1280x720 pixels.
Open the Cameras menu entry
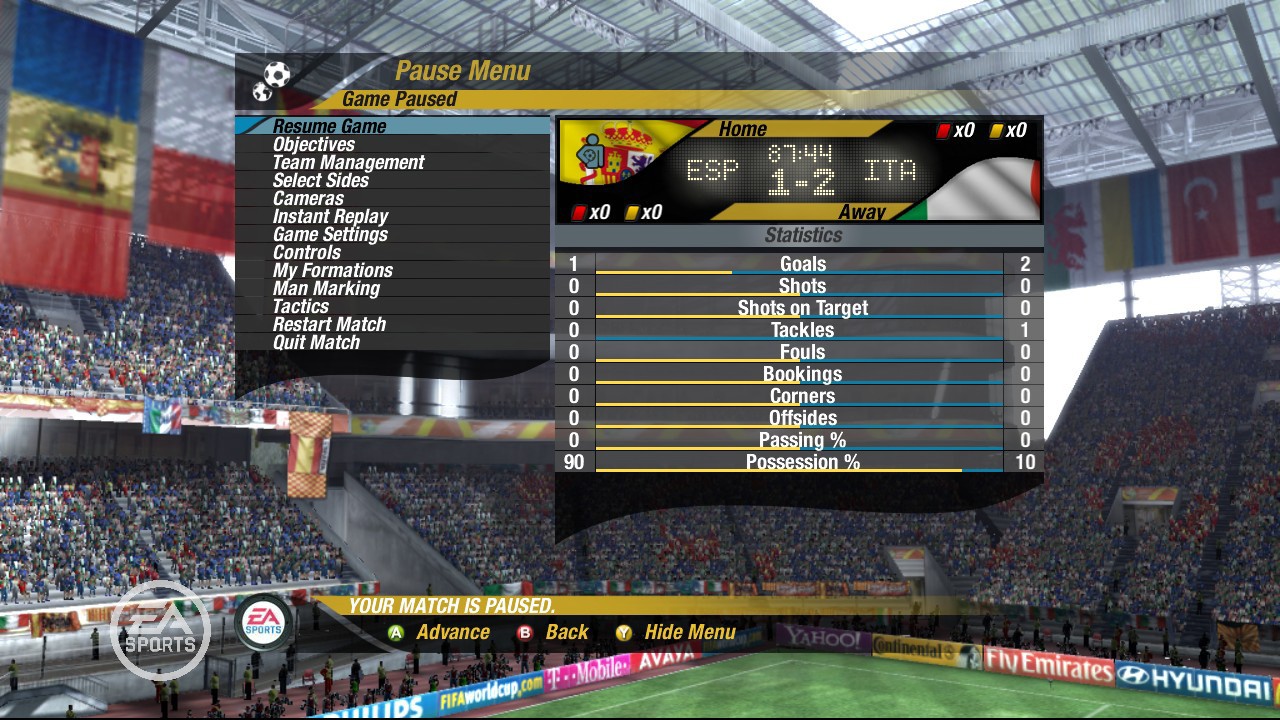pyautogui.click(x=308, y=199)
